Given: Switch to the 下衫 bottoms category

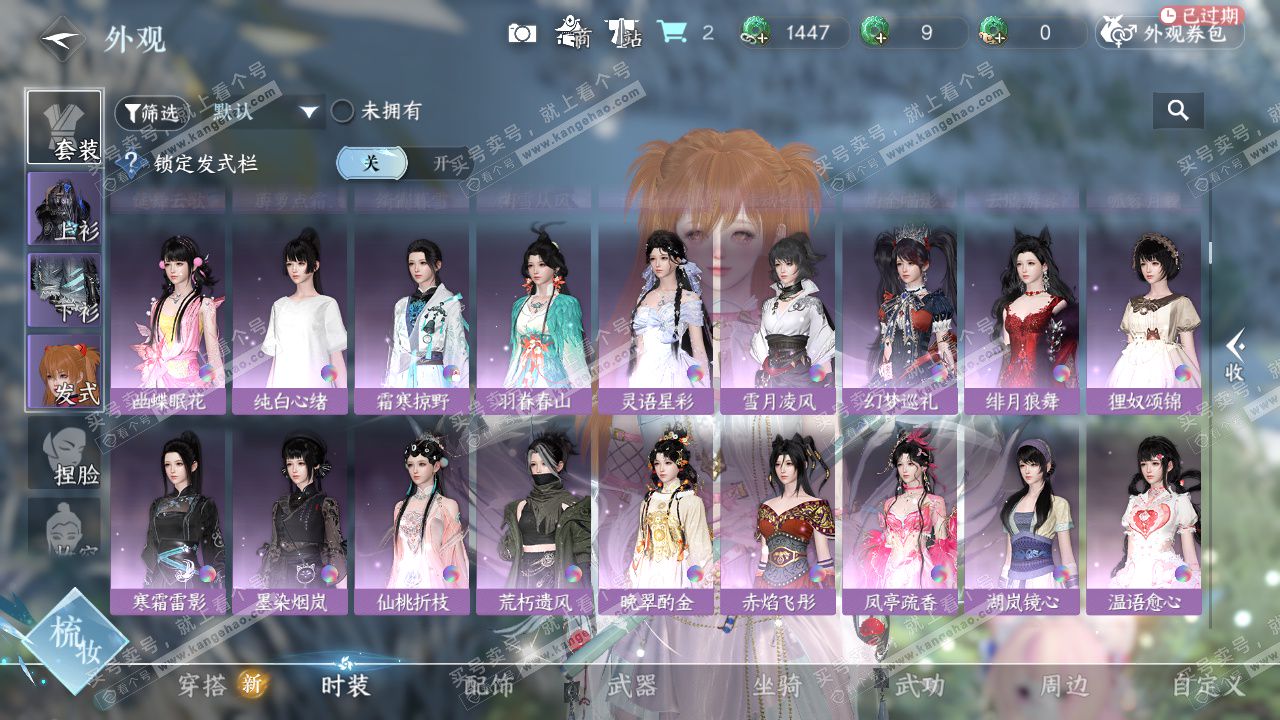Looking at the screenshot, I should point(64,290).
